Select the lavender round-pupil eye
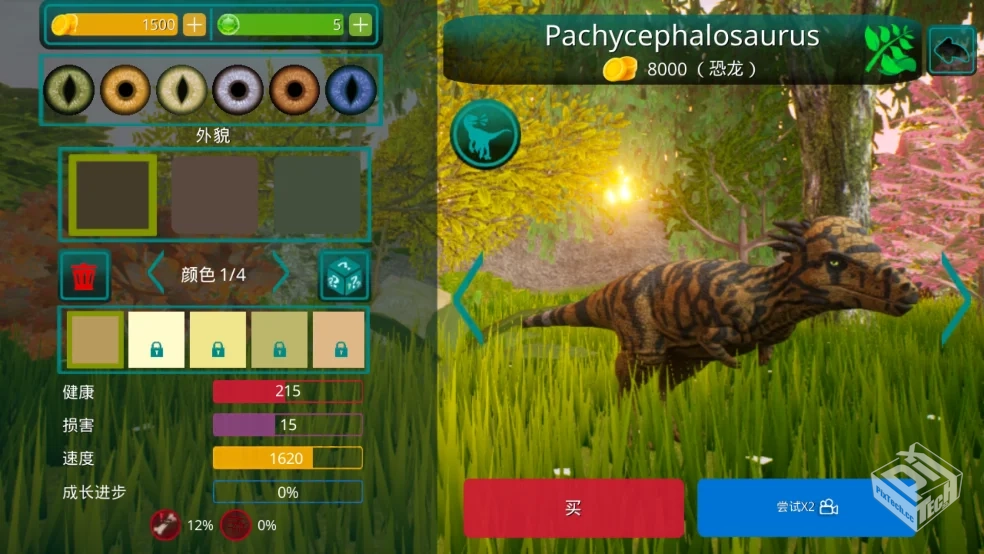This screenshot has height=554, width=984. click(238, 91)
